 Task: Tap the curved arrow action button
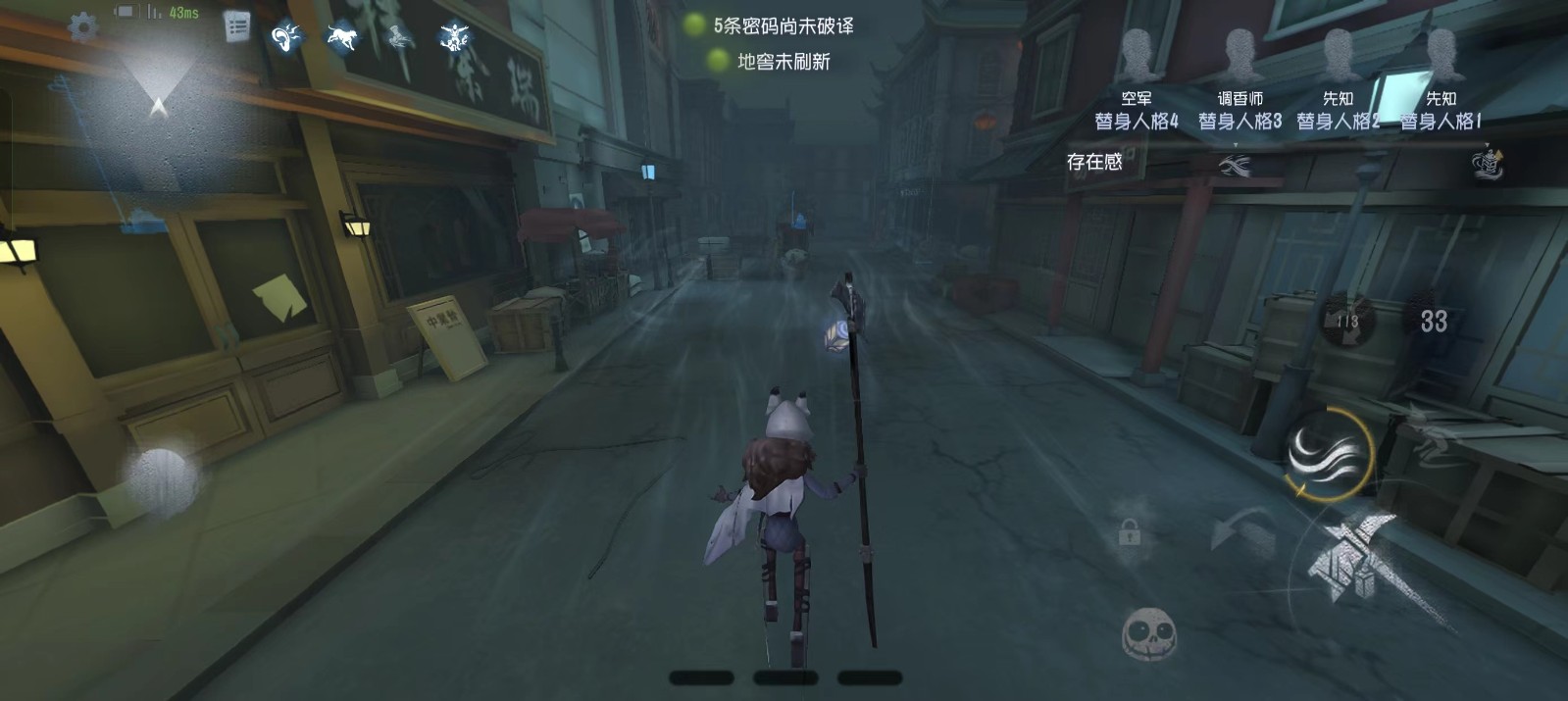1240,534
